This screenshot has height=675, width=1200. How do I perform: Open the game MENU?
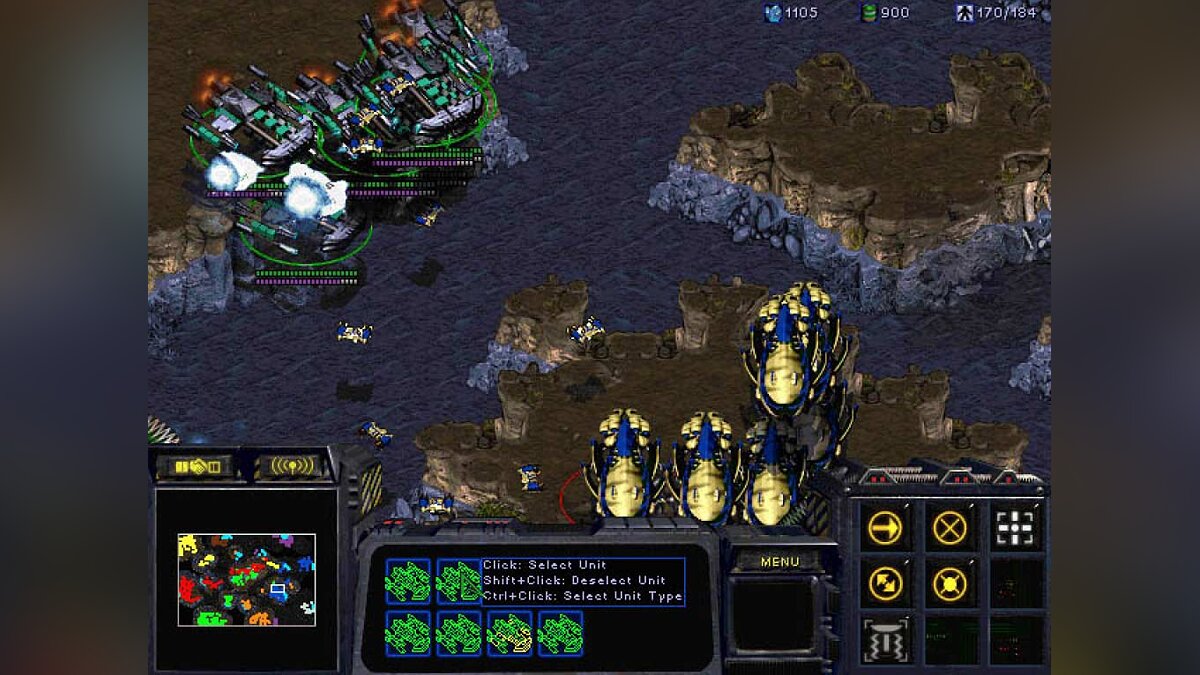pyautogui.click(x=779, y=562)
